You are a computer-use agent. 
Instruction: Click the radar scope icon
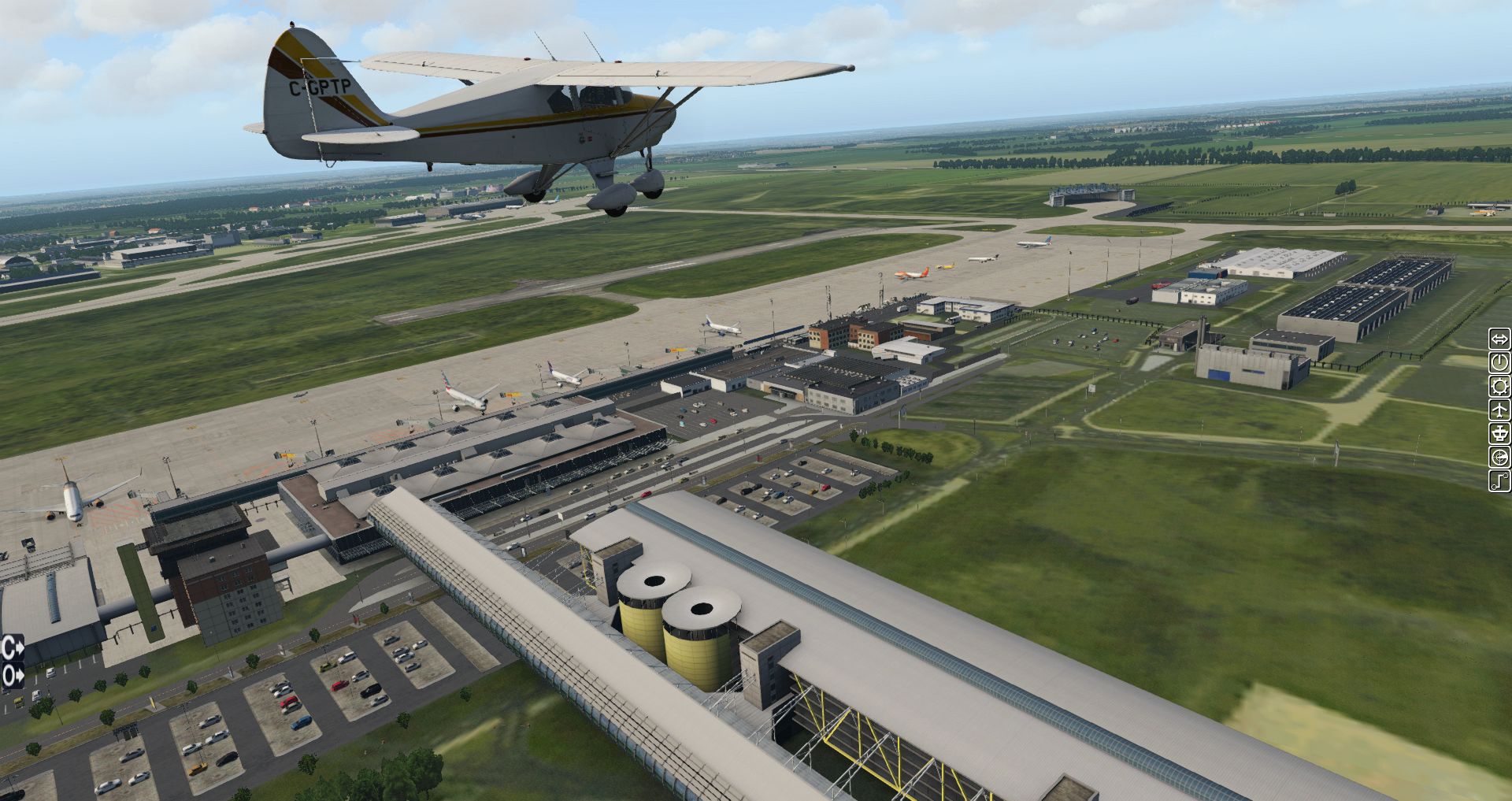(x=1499, y=457)
